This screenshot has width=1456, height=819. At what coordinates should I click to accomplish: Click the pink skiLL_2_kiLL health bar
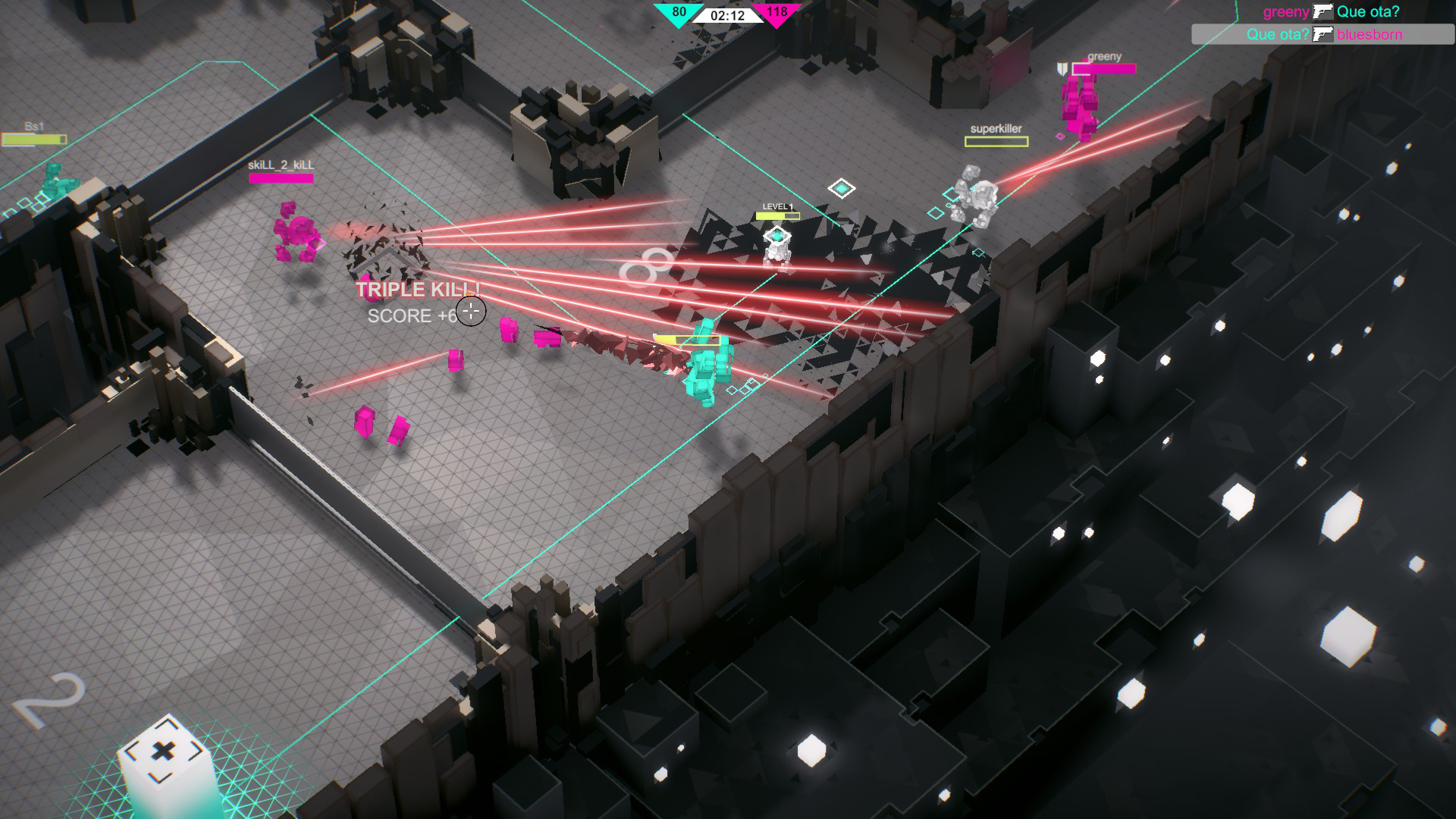coord(281,176)
